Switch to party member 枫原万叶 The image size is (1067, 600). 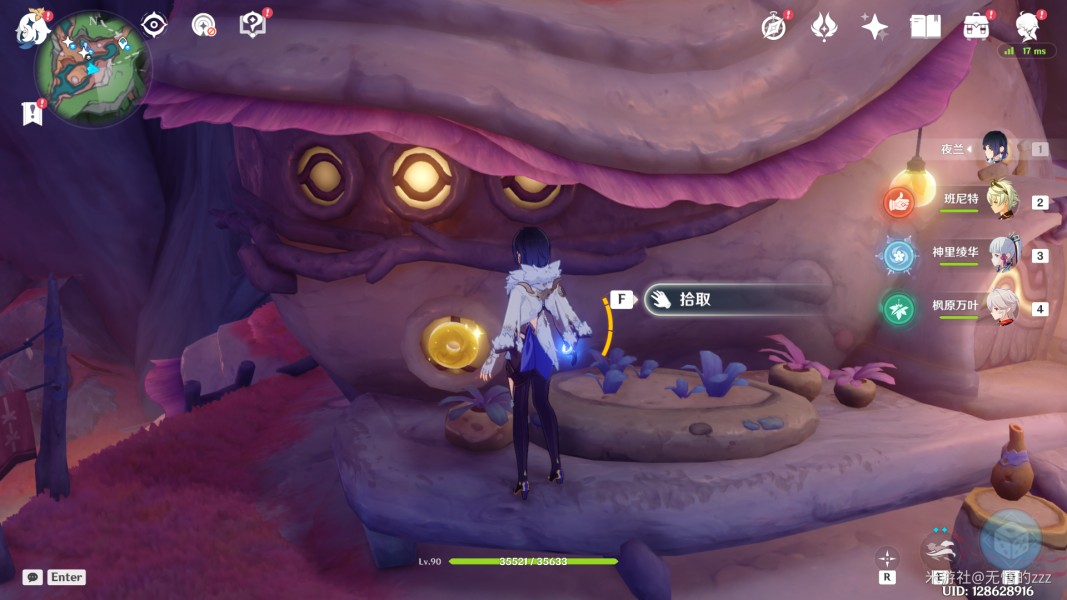point(1000,306)
